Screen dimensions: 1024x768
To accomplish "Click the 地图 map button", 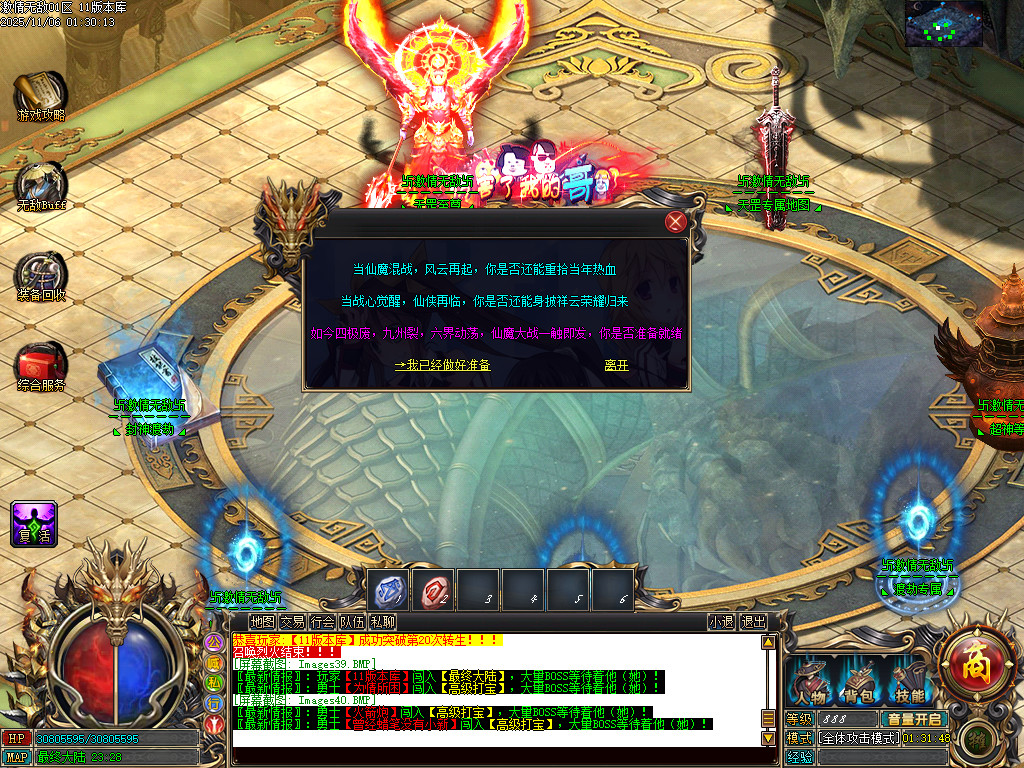I will coord(262,622).
